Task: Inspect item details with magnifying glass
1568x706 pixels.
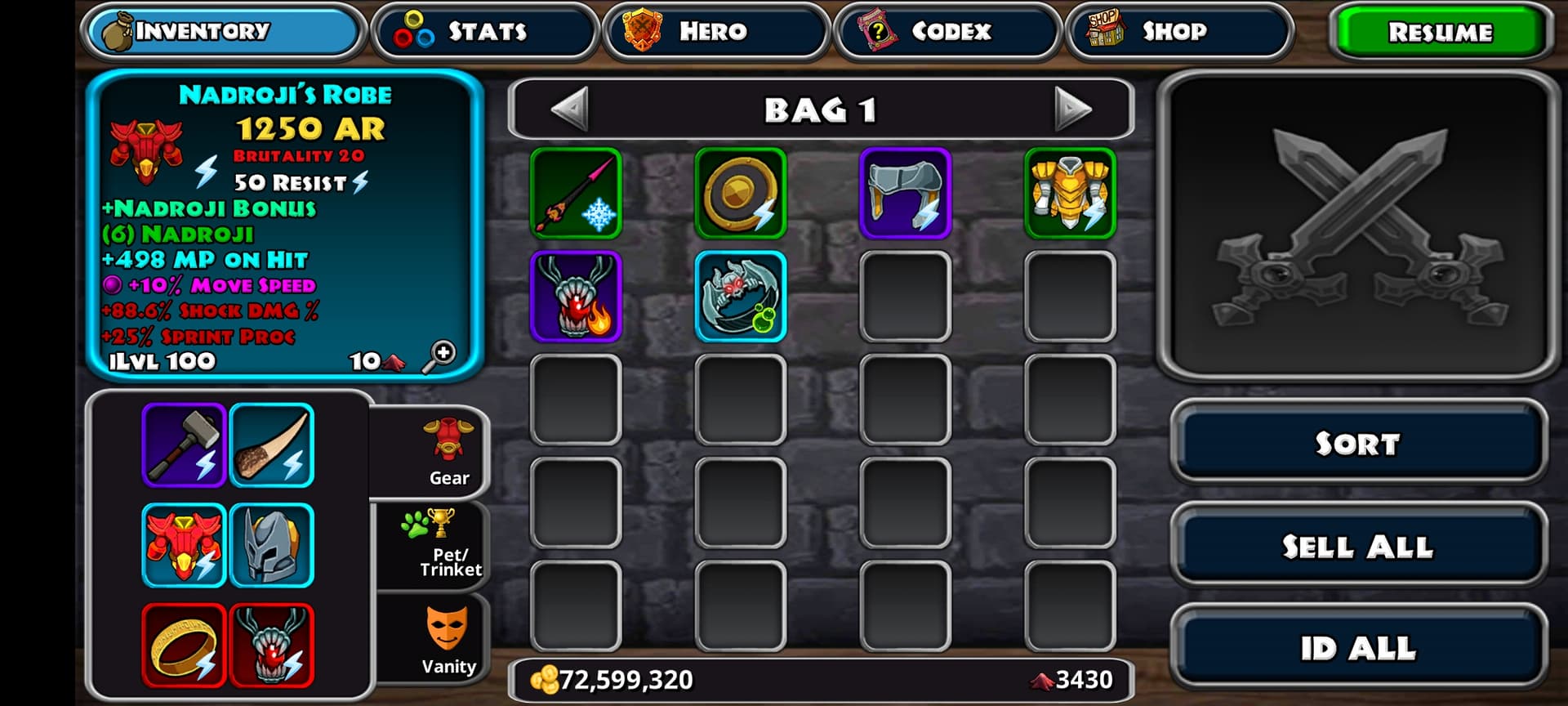Action: pos(439,357)
